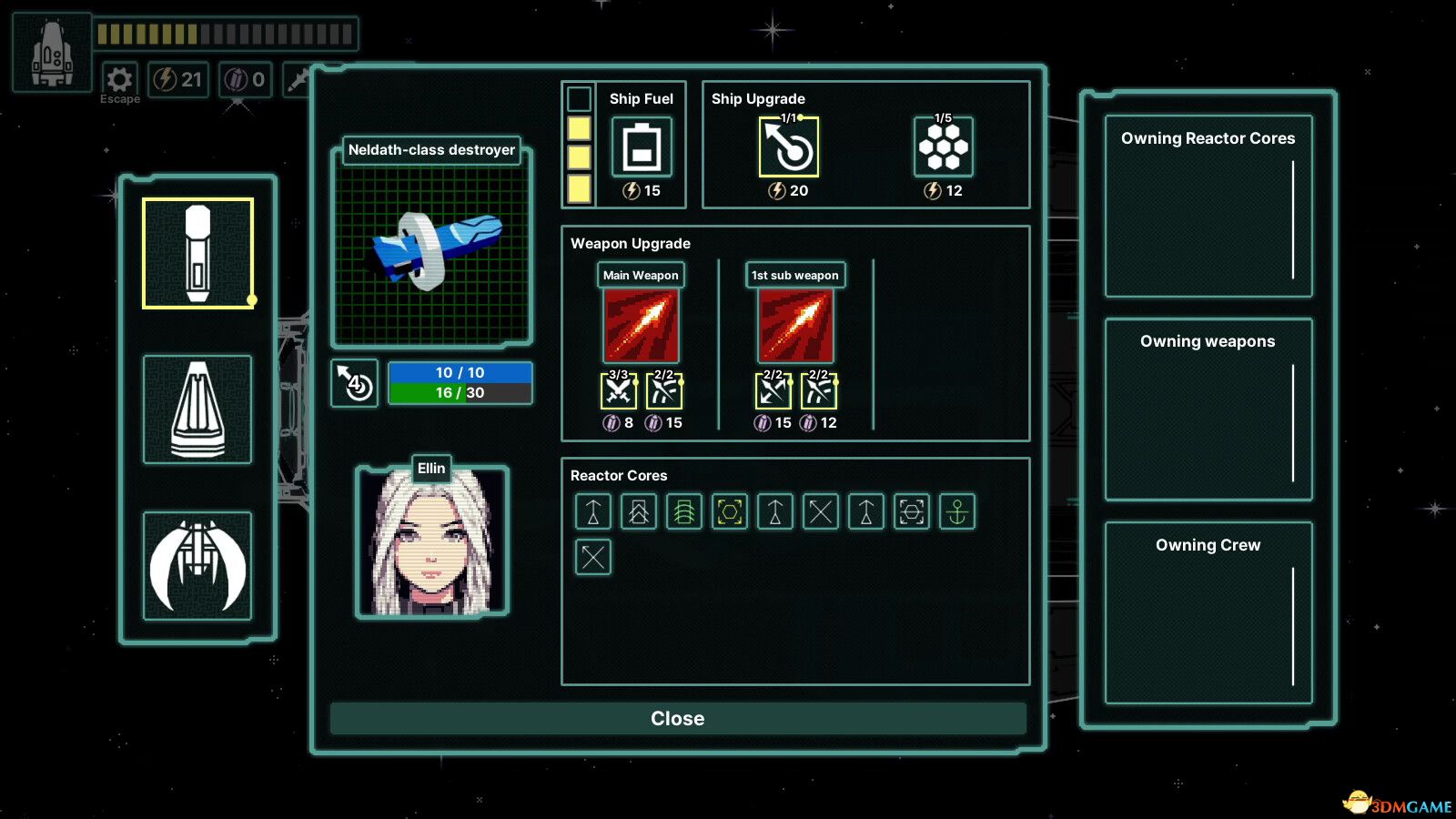
Task: Buy Ship Fuel for 15 energy
Action: pos(642,147)
